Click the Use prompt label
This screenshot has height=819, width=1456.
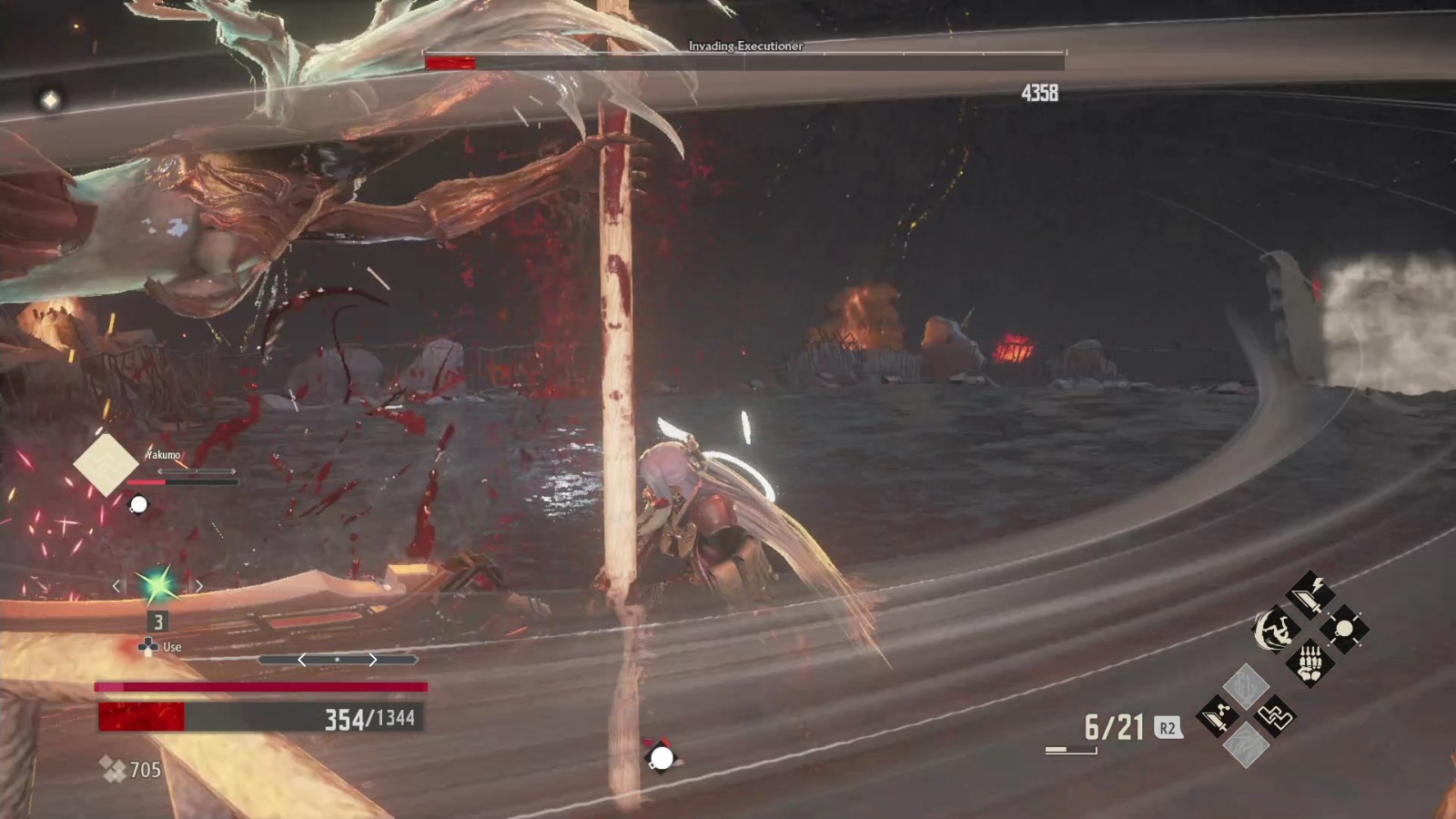(173, 646)
